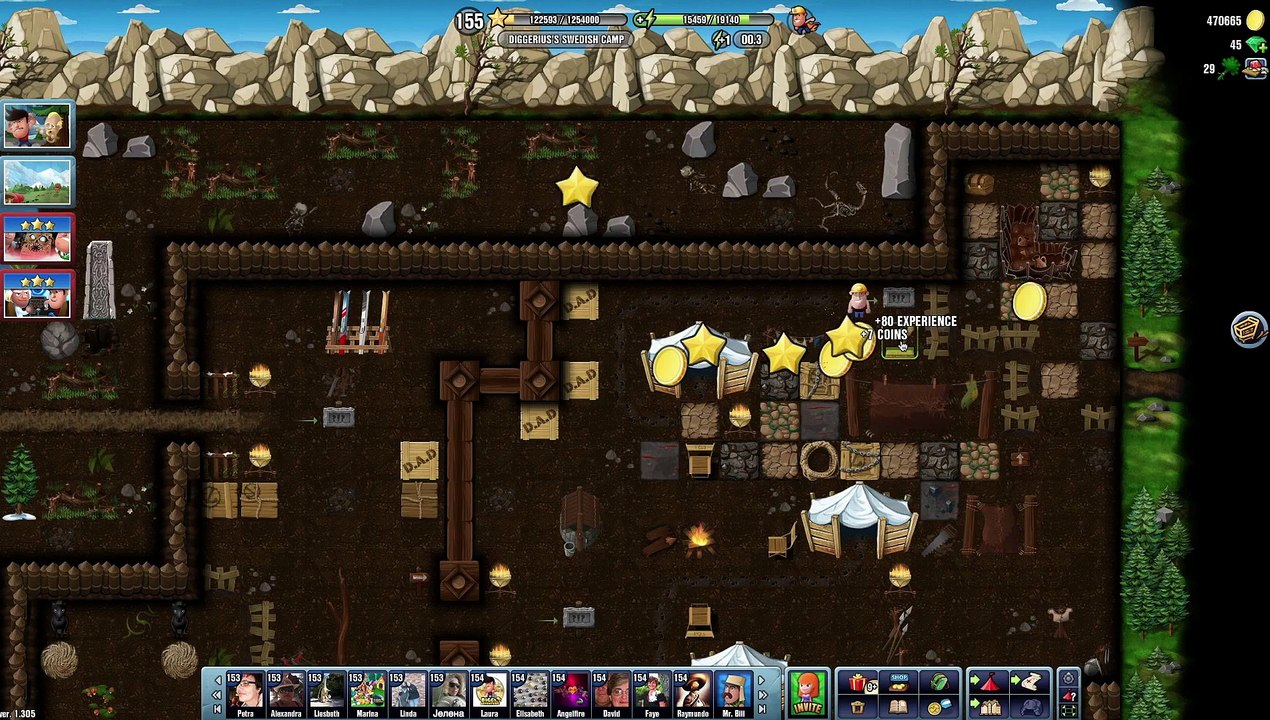This screenshot has width=1270, height=720.
Task: Click the green INVITE friend button
Action: (x=808, y=694)
